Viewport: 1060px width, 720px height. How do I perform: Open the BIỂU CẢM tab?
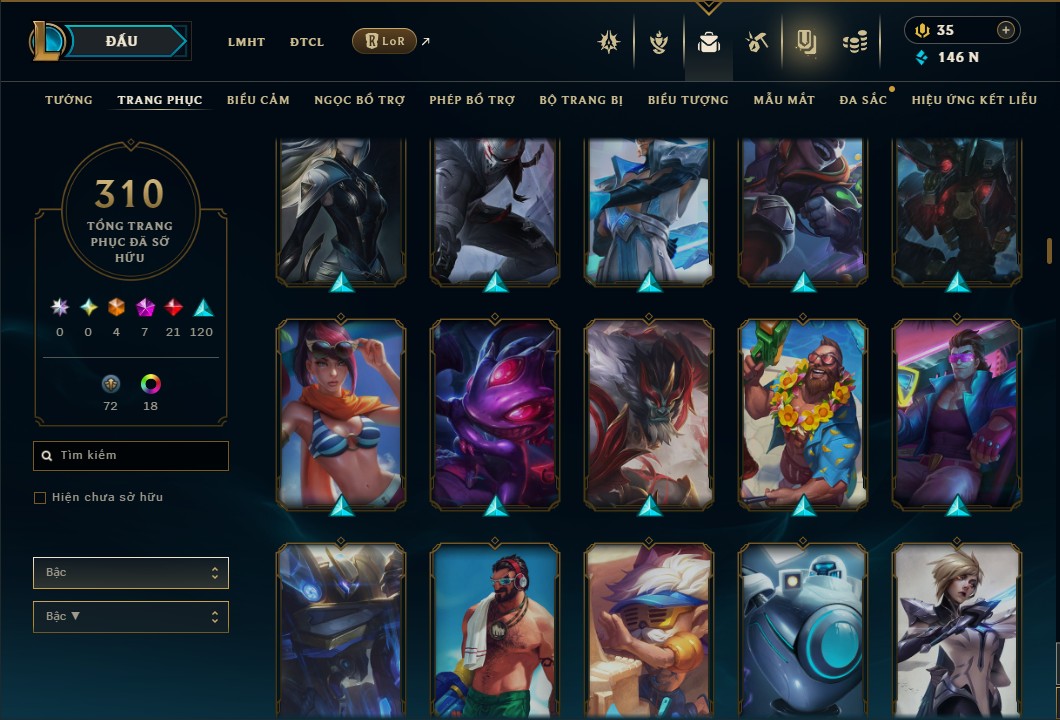click(x=258, y=100)
